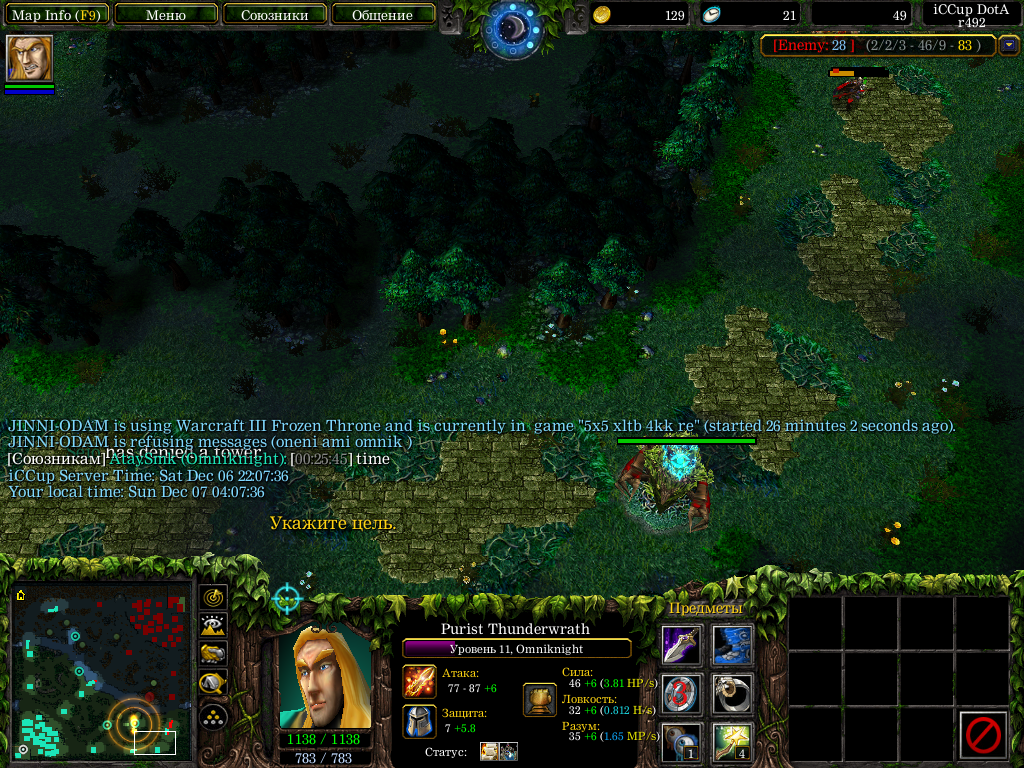
Task: Select the Omniknight hero icon at top left
Action: point(29,59)
